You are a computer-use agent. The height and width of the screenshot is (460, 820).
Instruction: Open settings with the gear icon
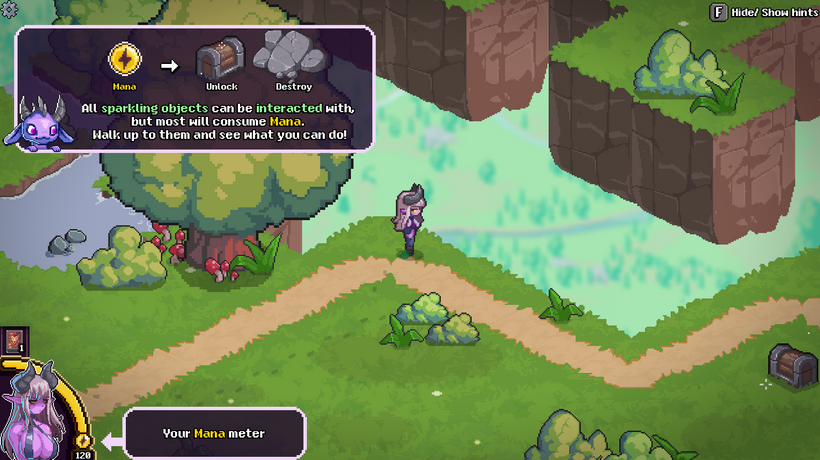coord(9,8)
